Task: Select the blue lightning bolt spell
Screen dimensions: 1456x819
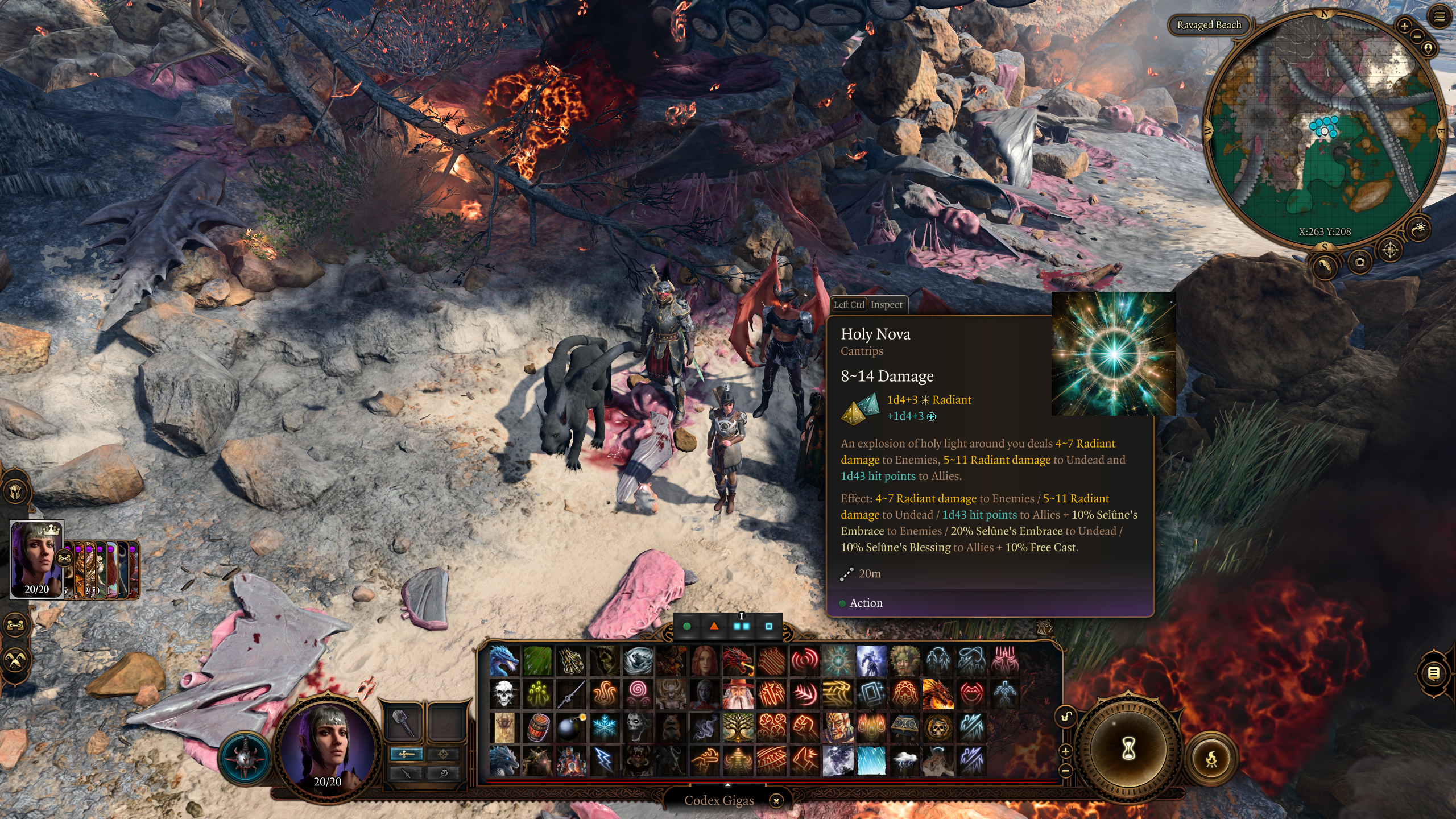Action: tap(604, 760)
